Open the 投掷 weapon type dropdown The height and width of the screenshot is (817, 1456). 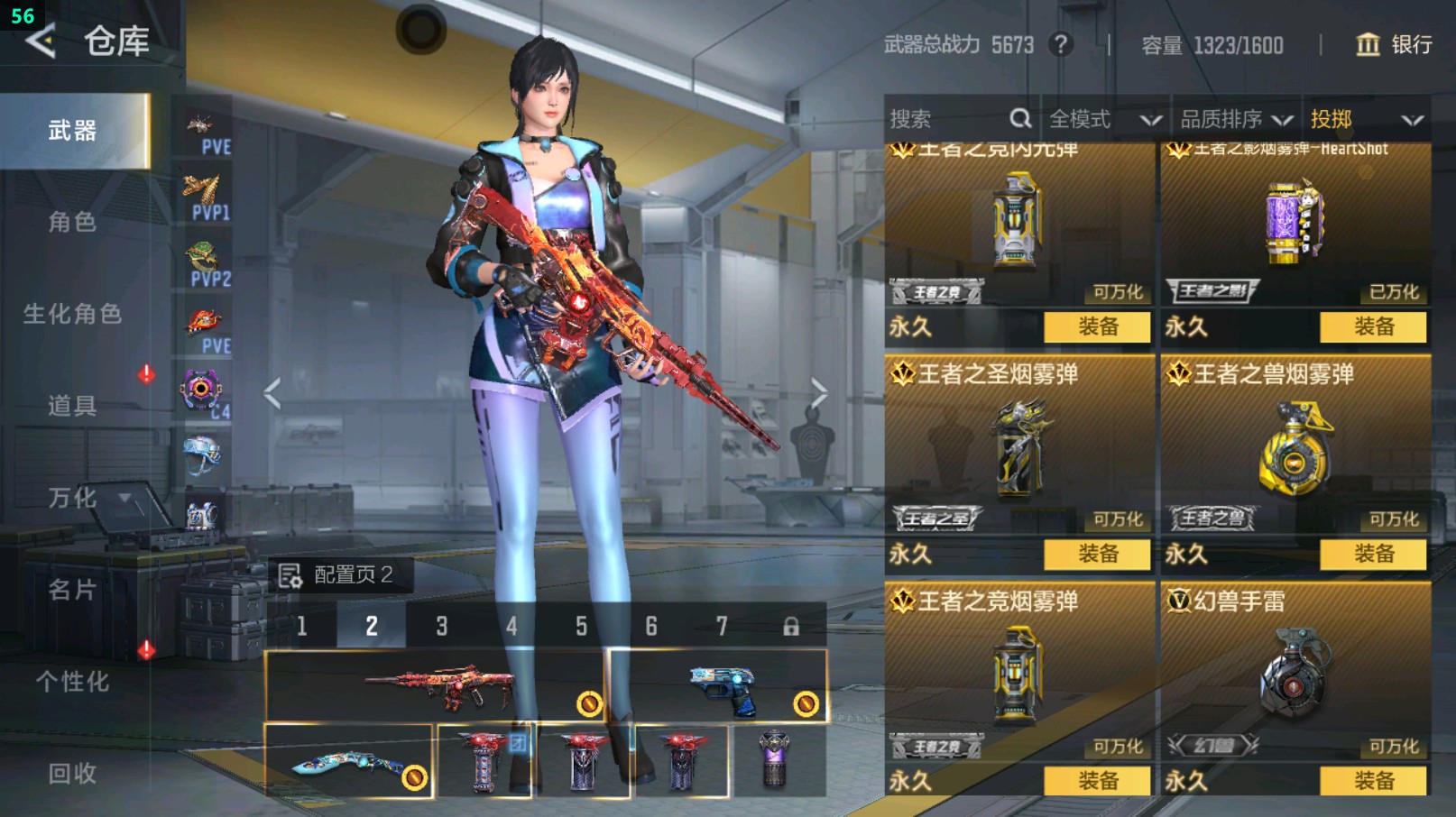pos(1366,119)
